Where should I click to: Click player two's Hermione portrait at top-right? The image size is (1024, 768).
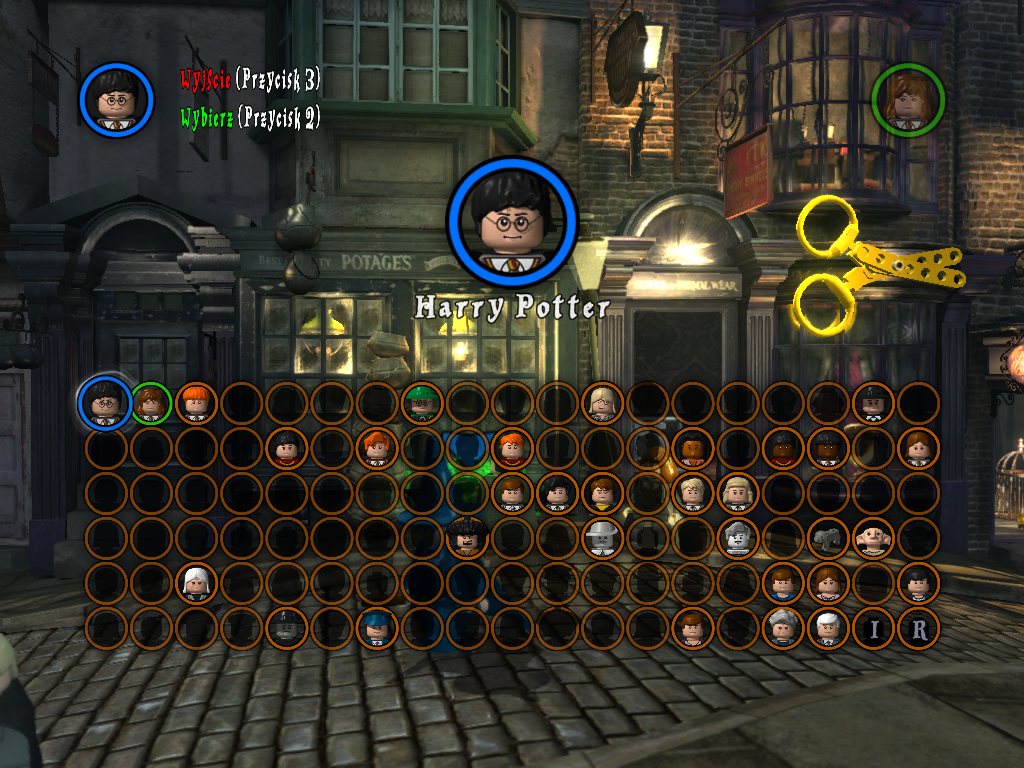907,99
